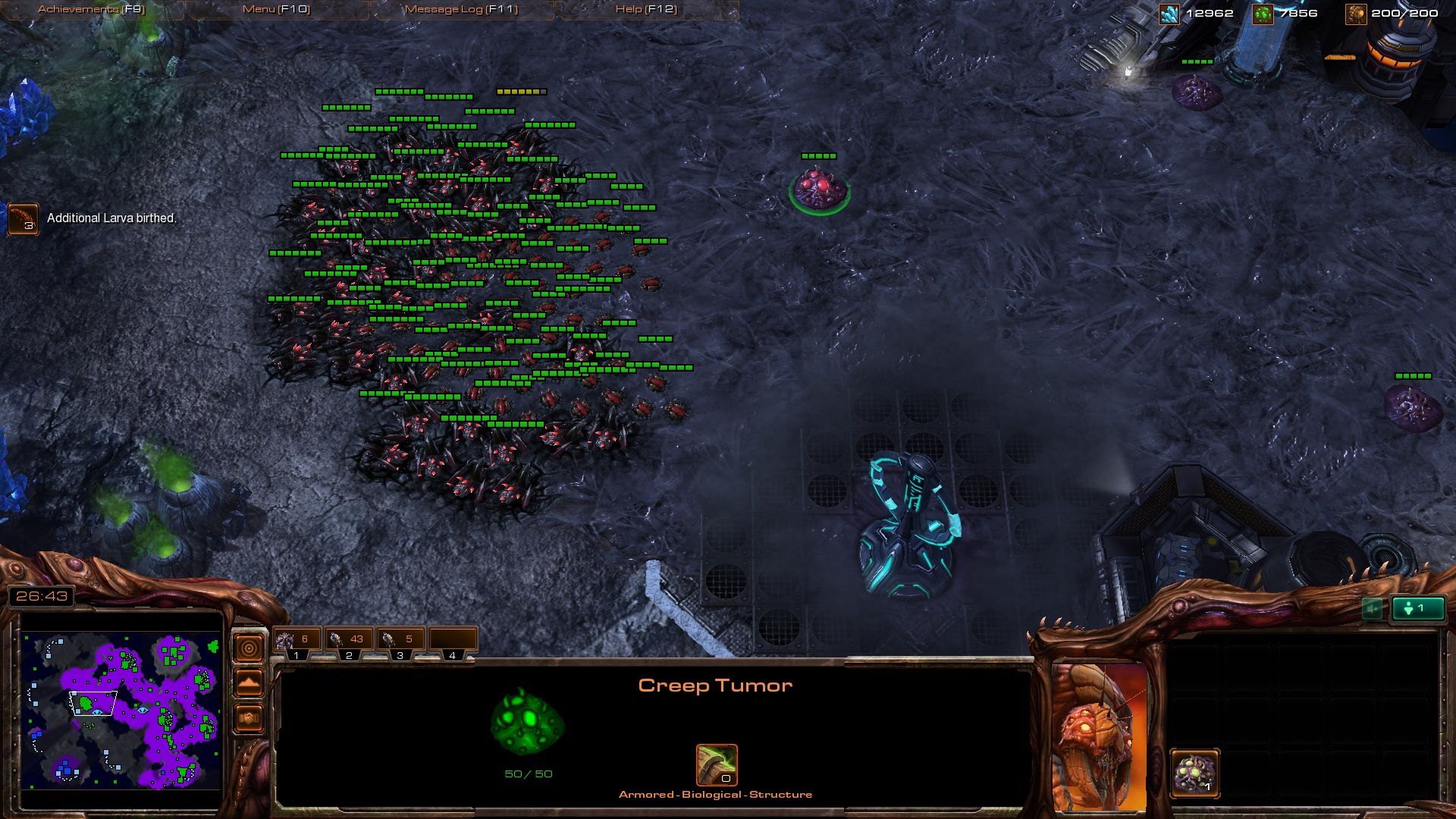Select control group 3 tab
Screen dimensions: 1456x819
point(400,643)
